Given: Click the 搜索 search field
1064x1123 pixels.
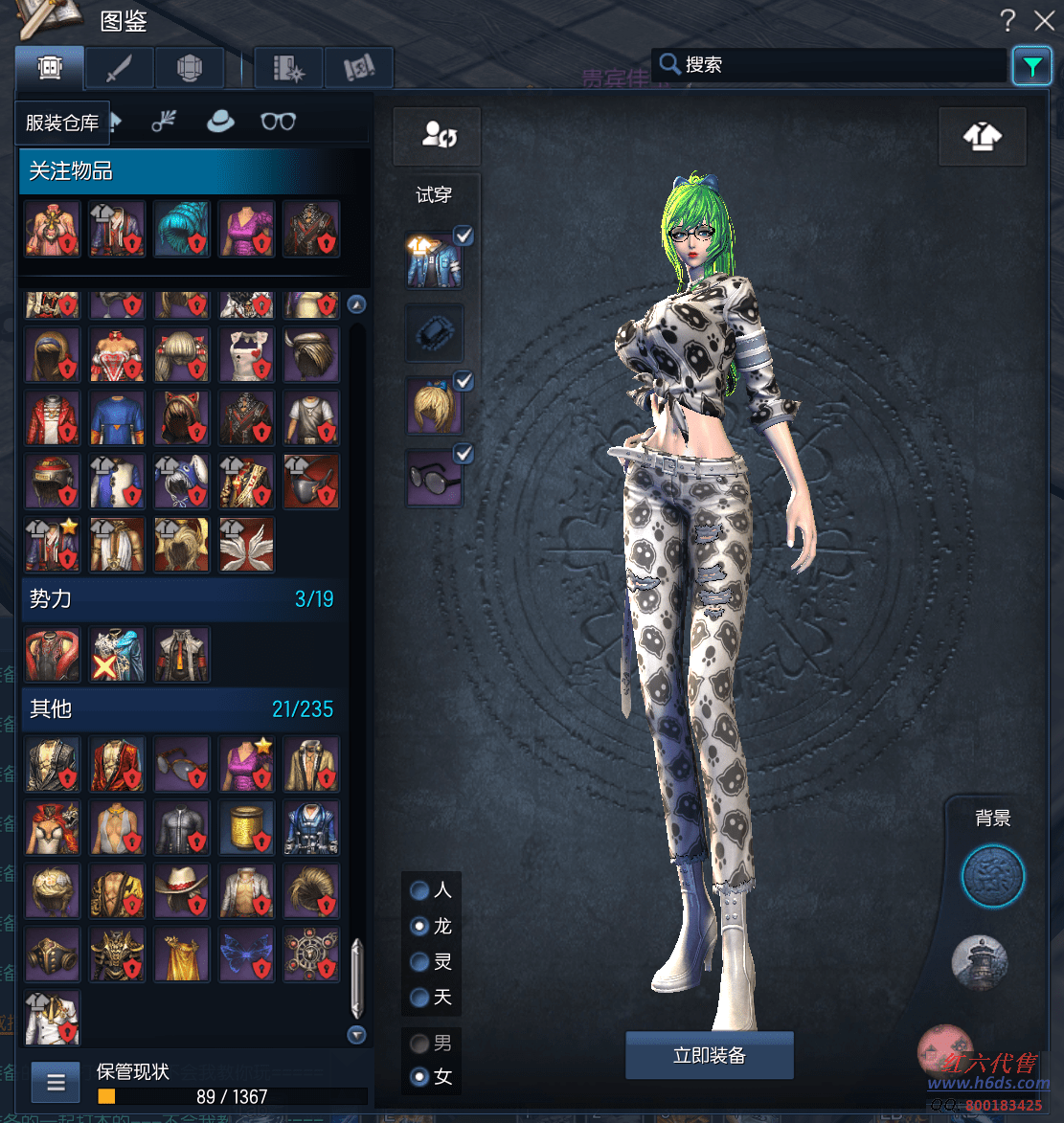Looking at the screenshot, I should click(x=843, y=65).
